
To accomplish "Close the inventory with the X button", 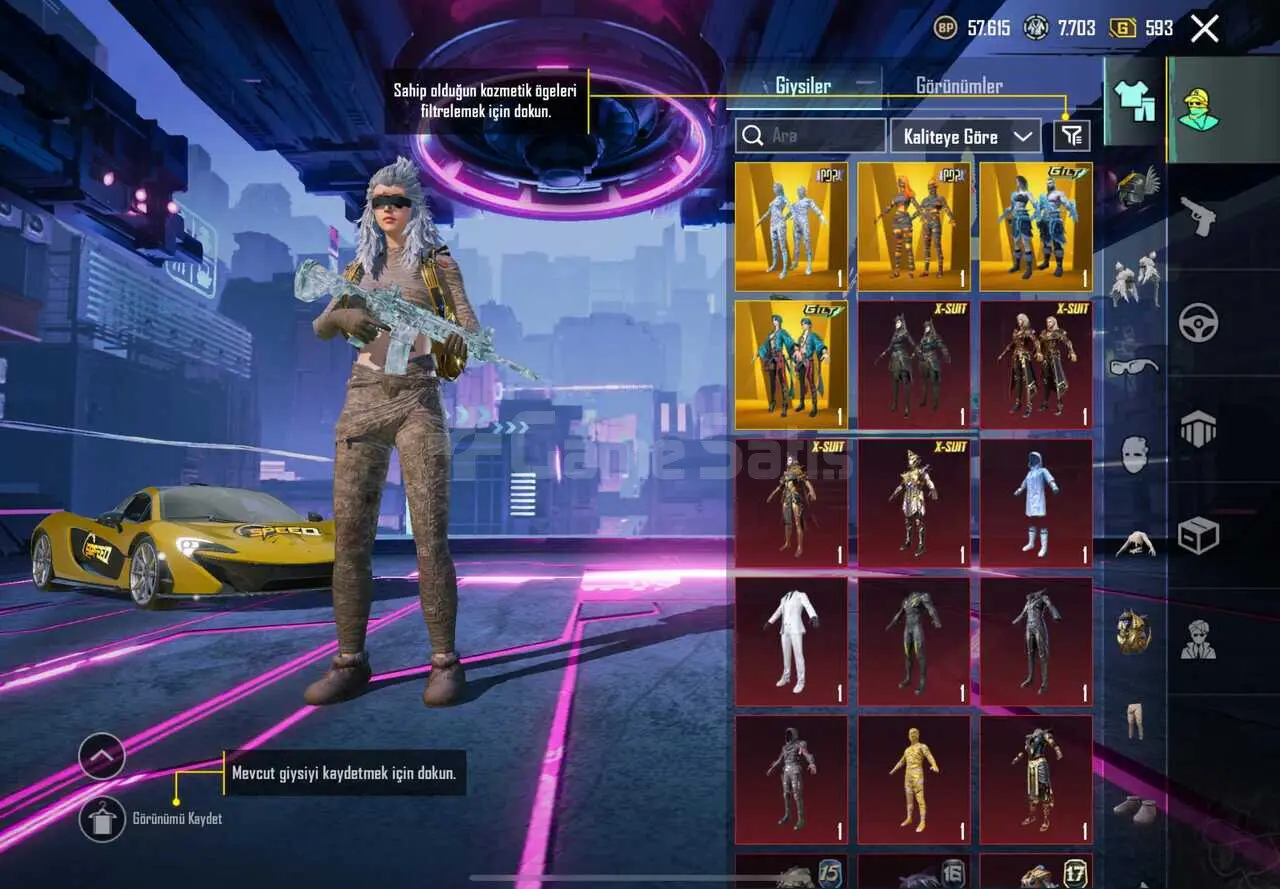I will tap(1205, 29).
